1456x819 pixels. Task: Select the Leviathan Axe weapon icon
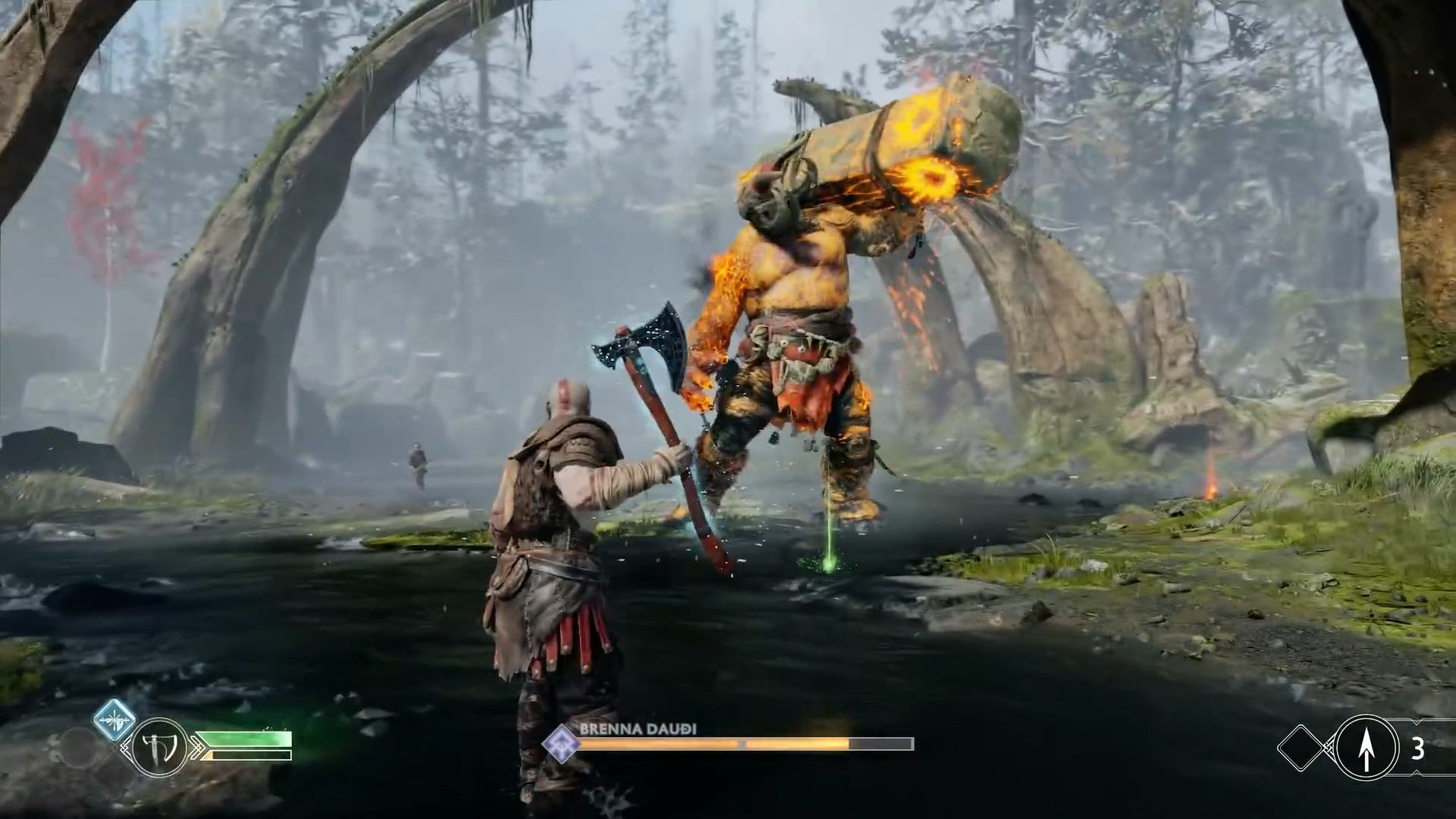tap(159, 748)
